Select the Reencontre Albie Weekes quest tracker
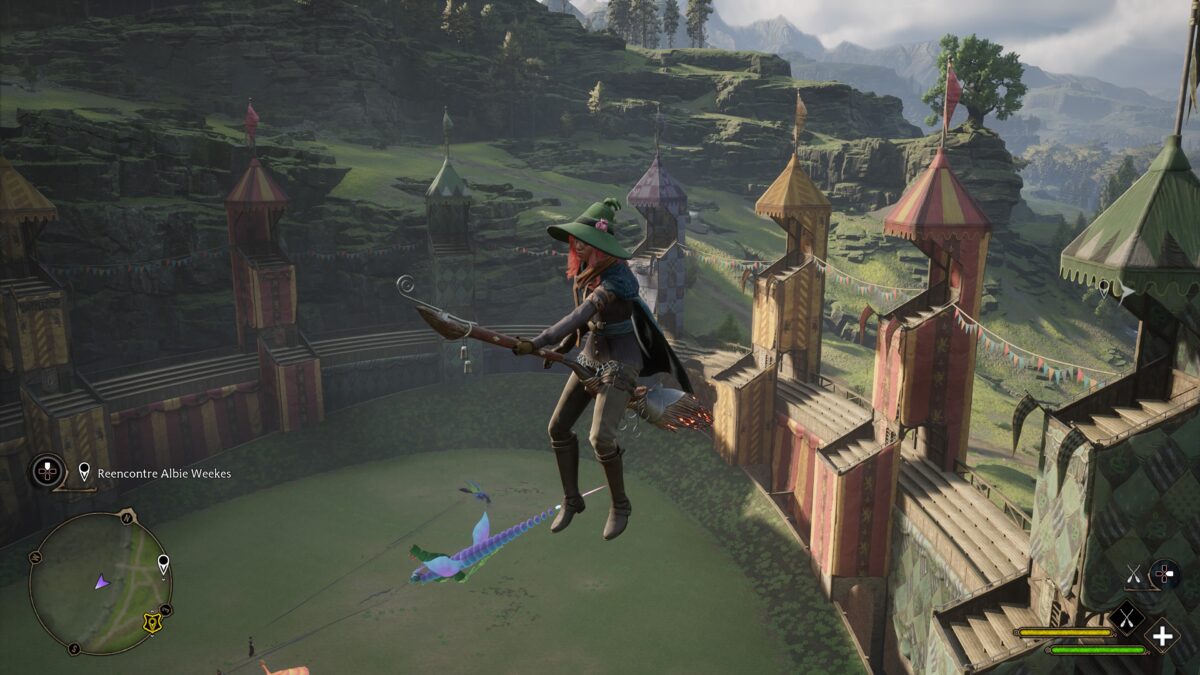Screen dimensions: 1200x675 coord(163,473)
